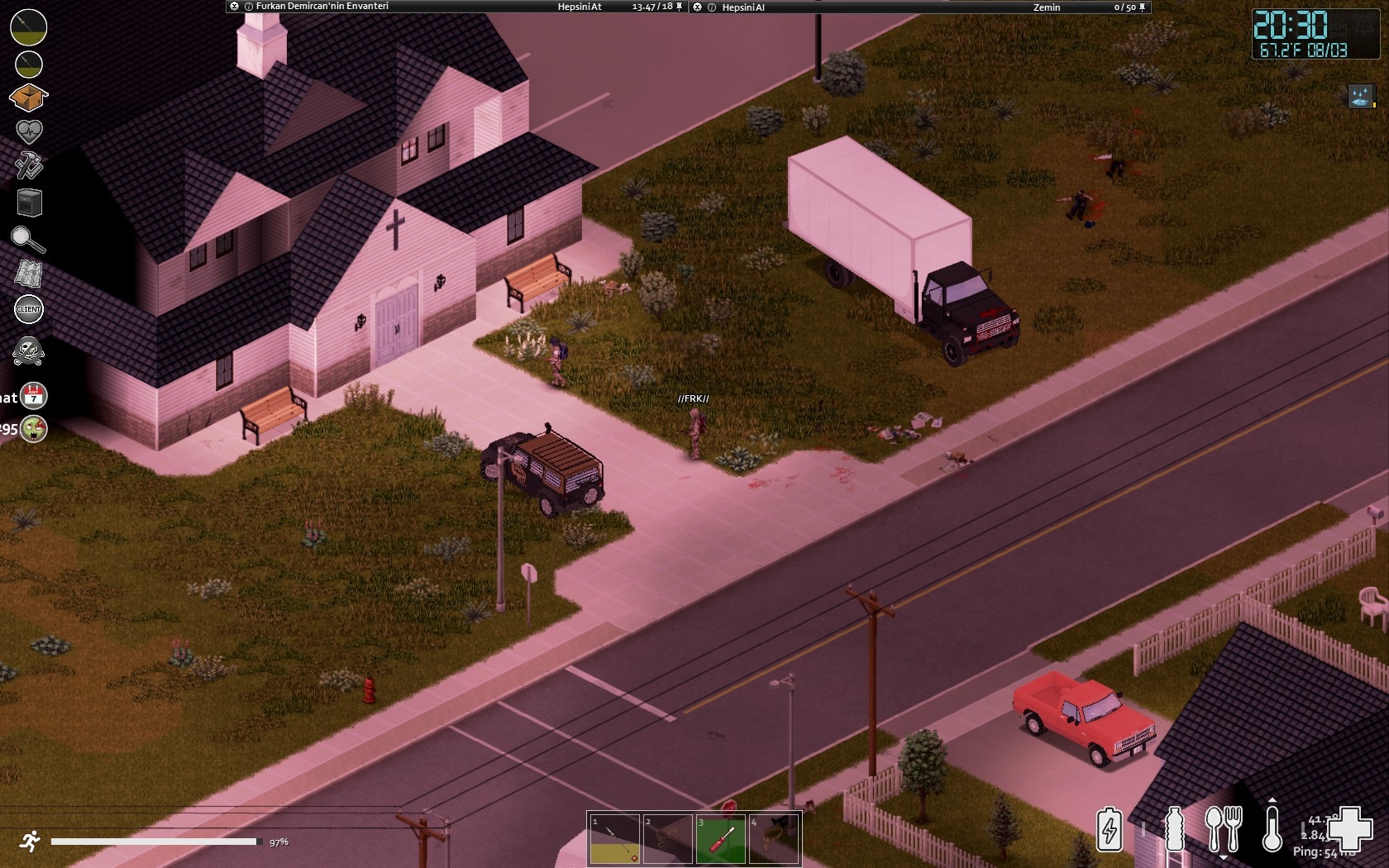Click the furniture moving cabinet icon
This screenshot has width=1389, height=868.
pos(29,203)
